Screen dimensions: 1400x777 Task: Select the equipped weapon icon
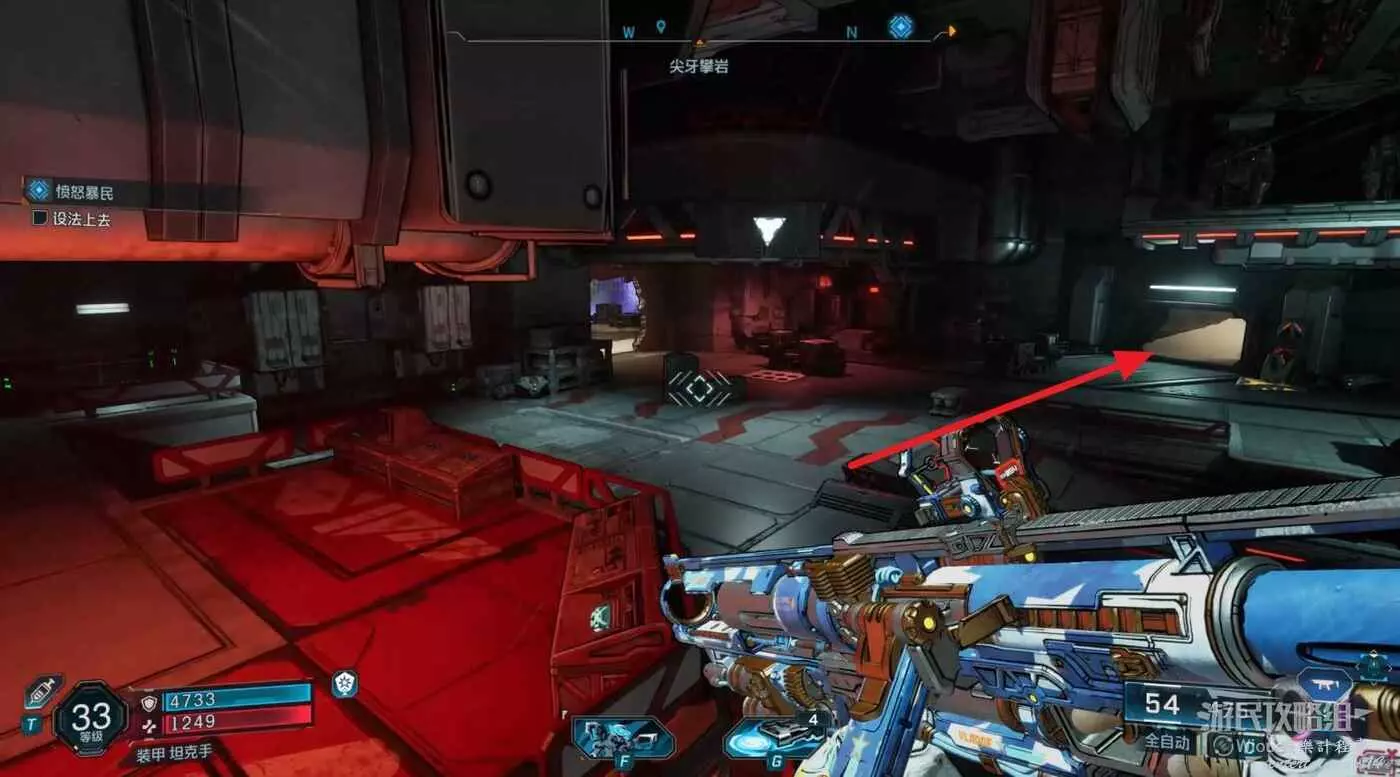point(1325,685)
